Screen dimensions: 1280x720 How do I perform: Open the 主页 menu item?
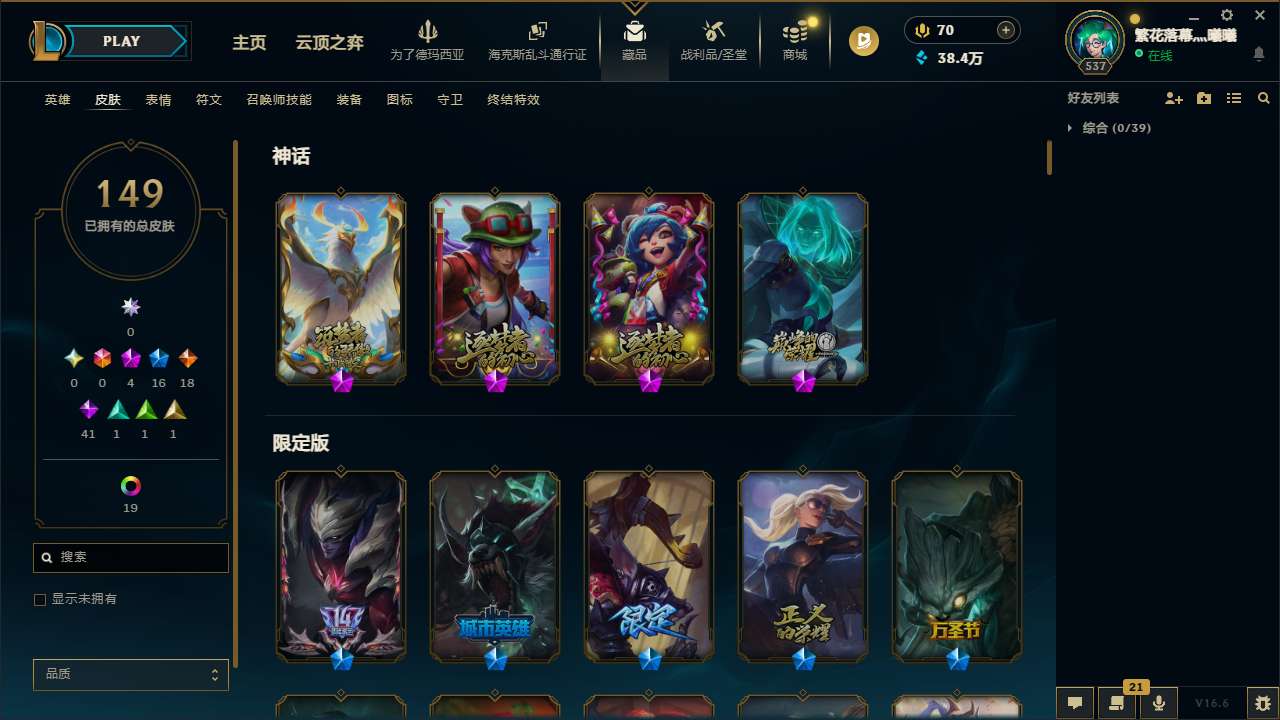click(248, 43)
